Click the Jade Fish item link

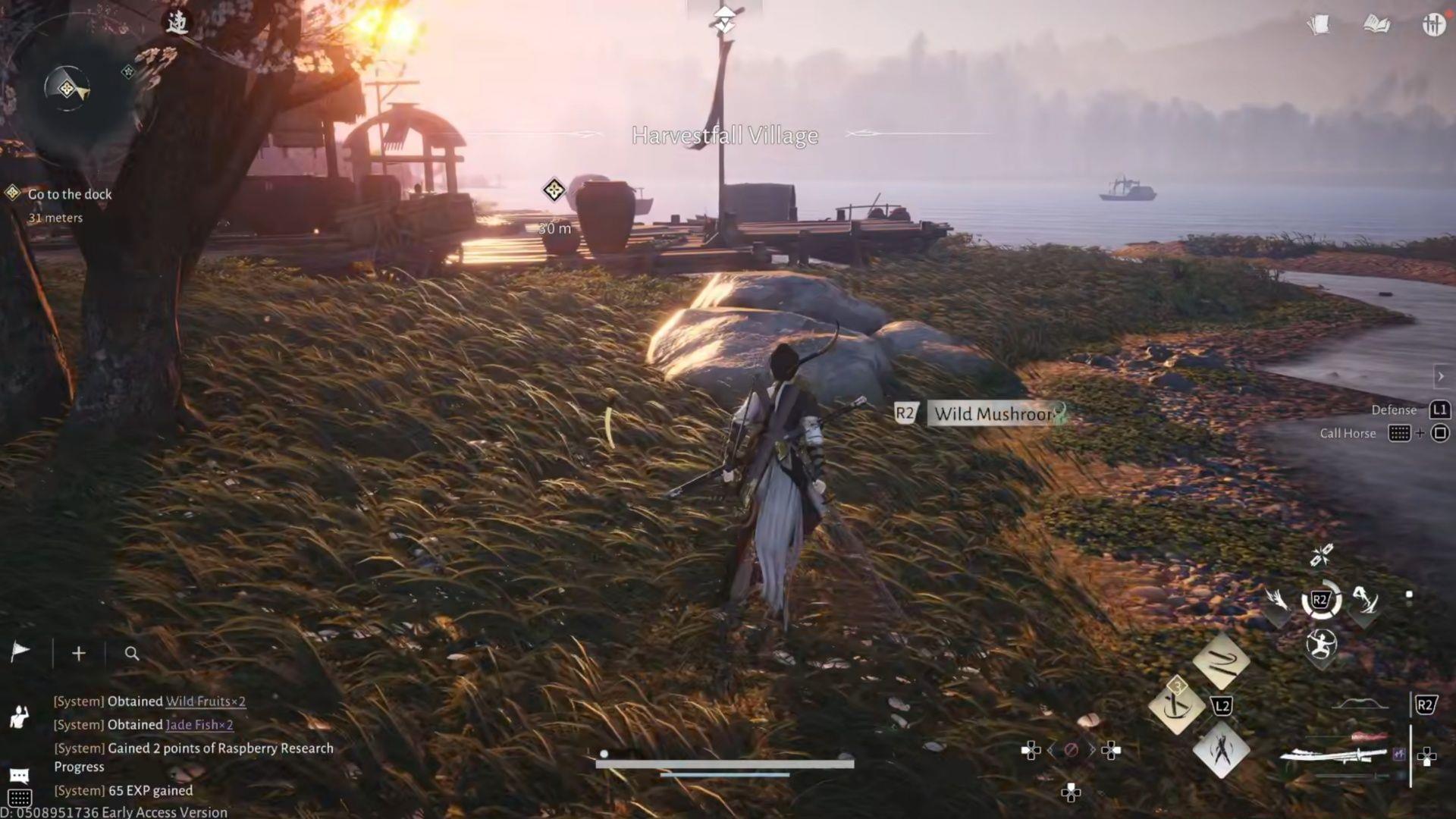pos(199,724)
